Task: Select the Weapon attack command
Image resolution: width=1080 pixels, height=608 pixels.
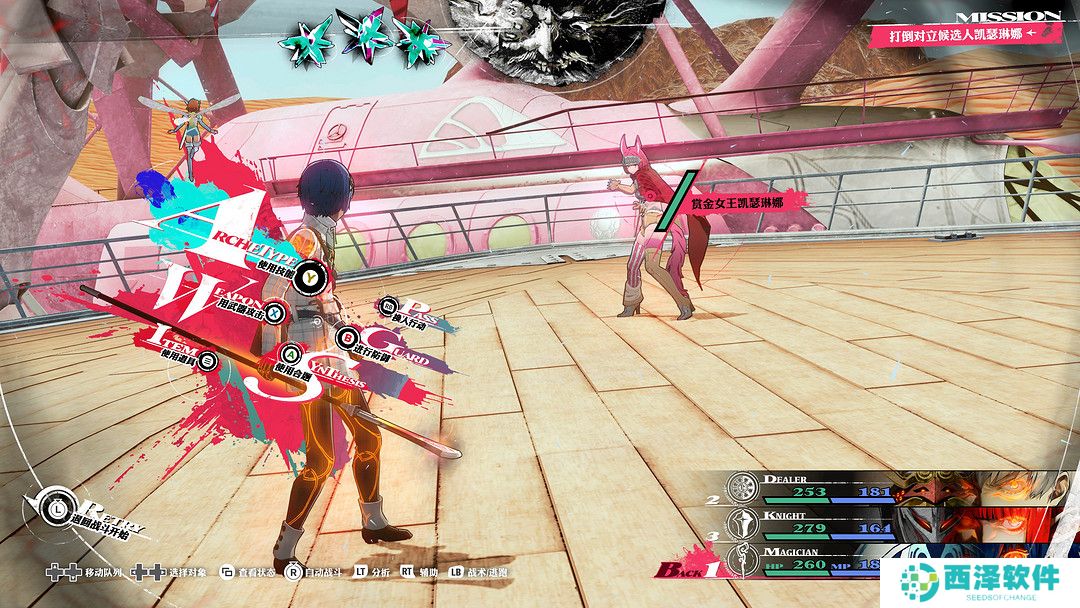Action: tap(275, 313)
